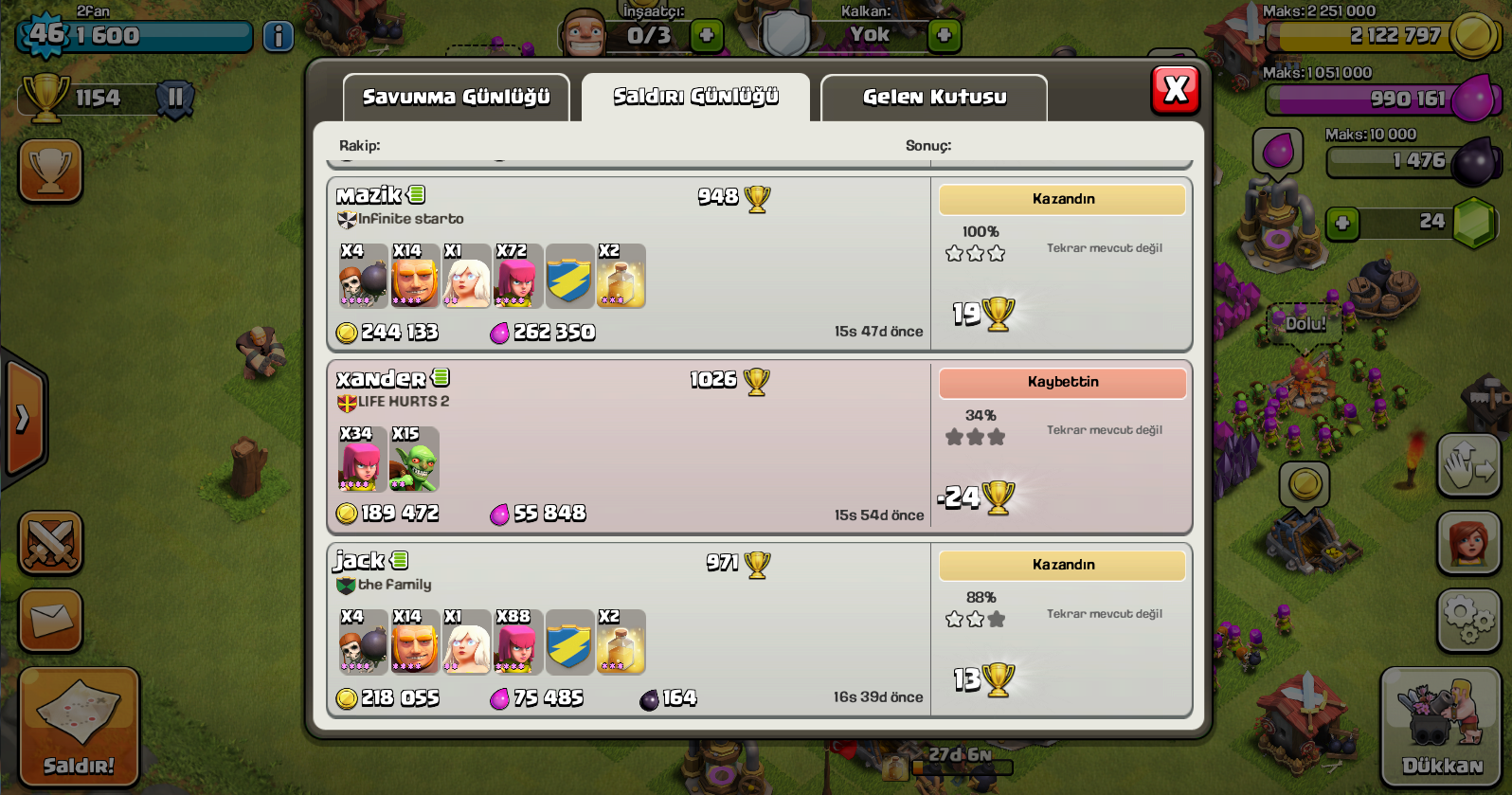Expand the side panel arrow
The image size is (1512, 795).
pyautogui.click(x=23, y=418)
